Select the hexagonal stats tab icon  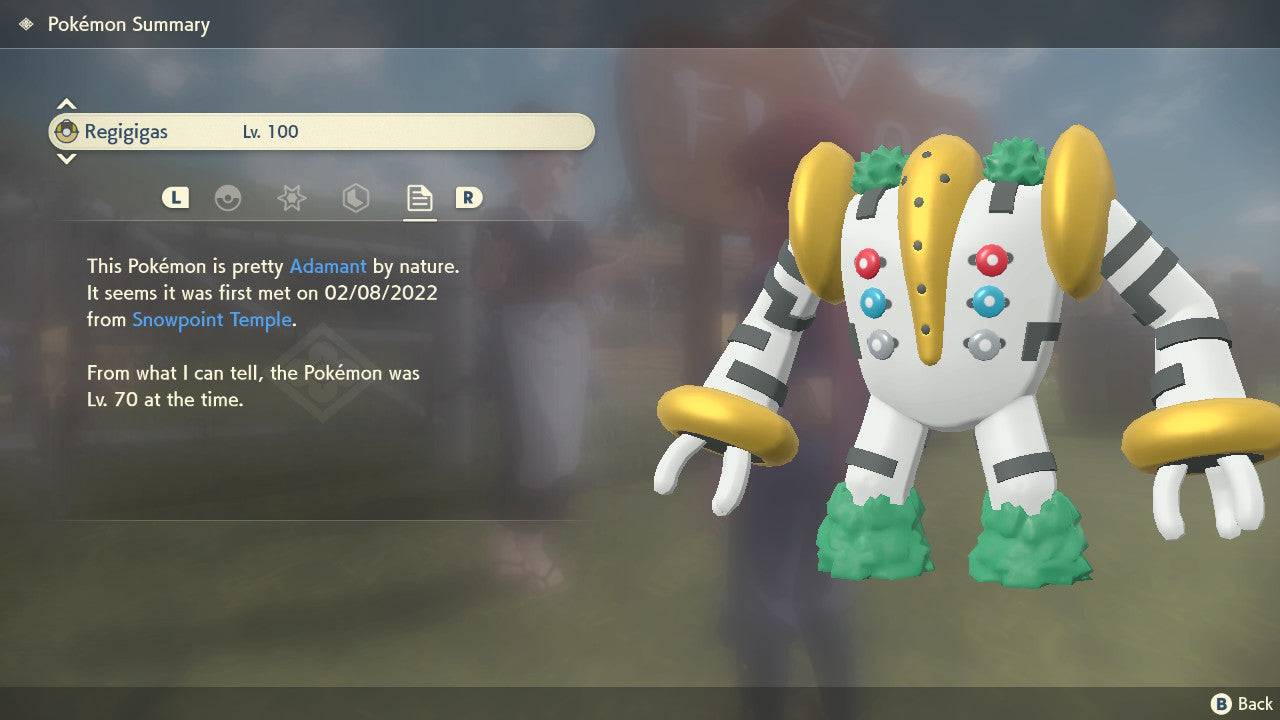point(355,198)
